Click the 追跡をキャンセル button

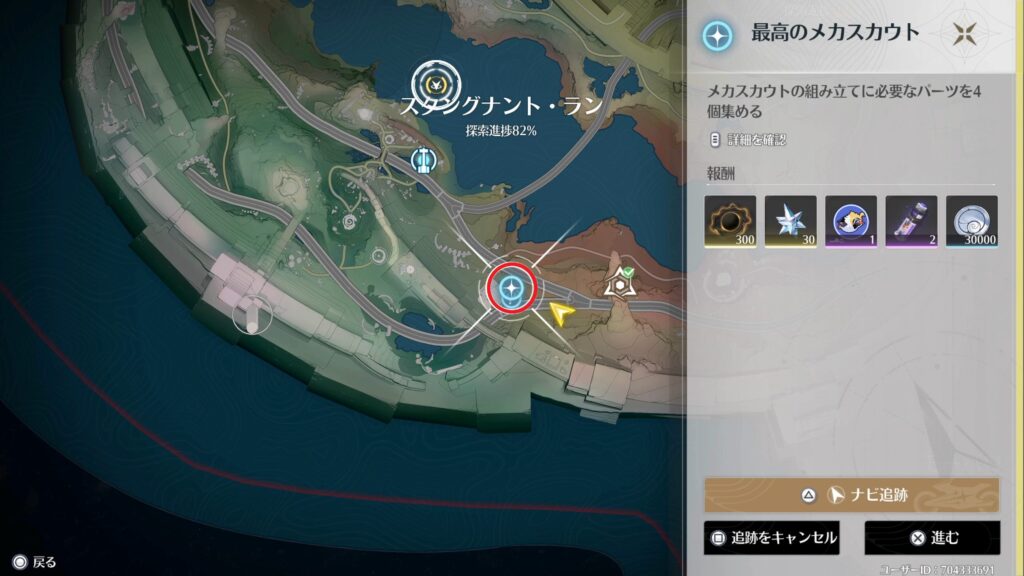pos(770,537)
